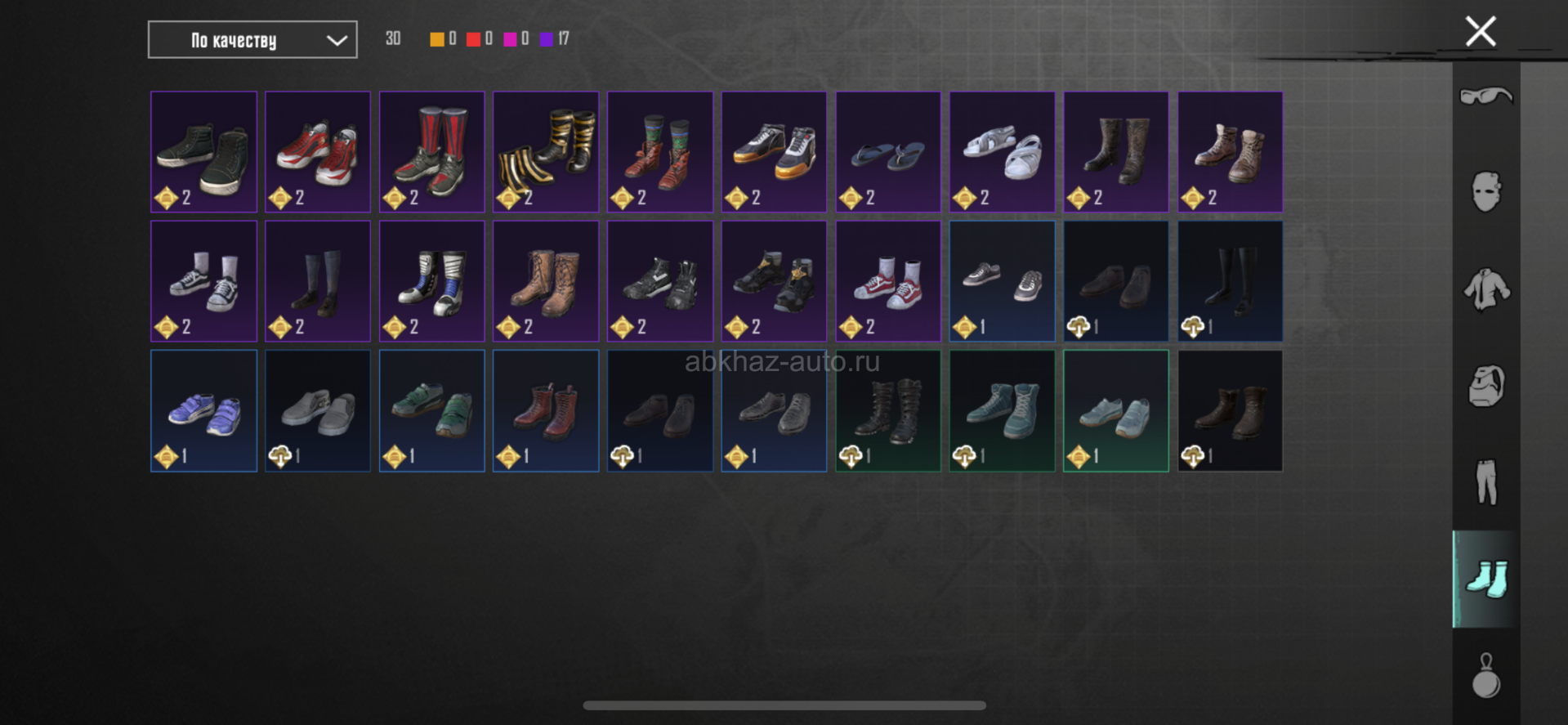
Task: Select the black buckled combat boots
Action: tap(887, 410)
